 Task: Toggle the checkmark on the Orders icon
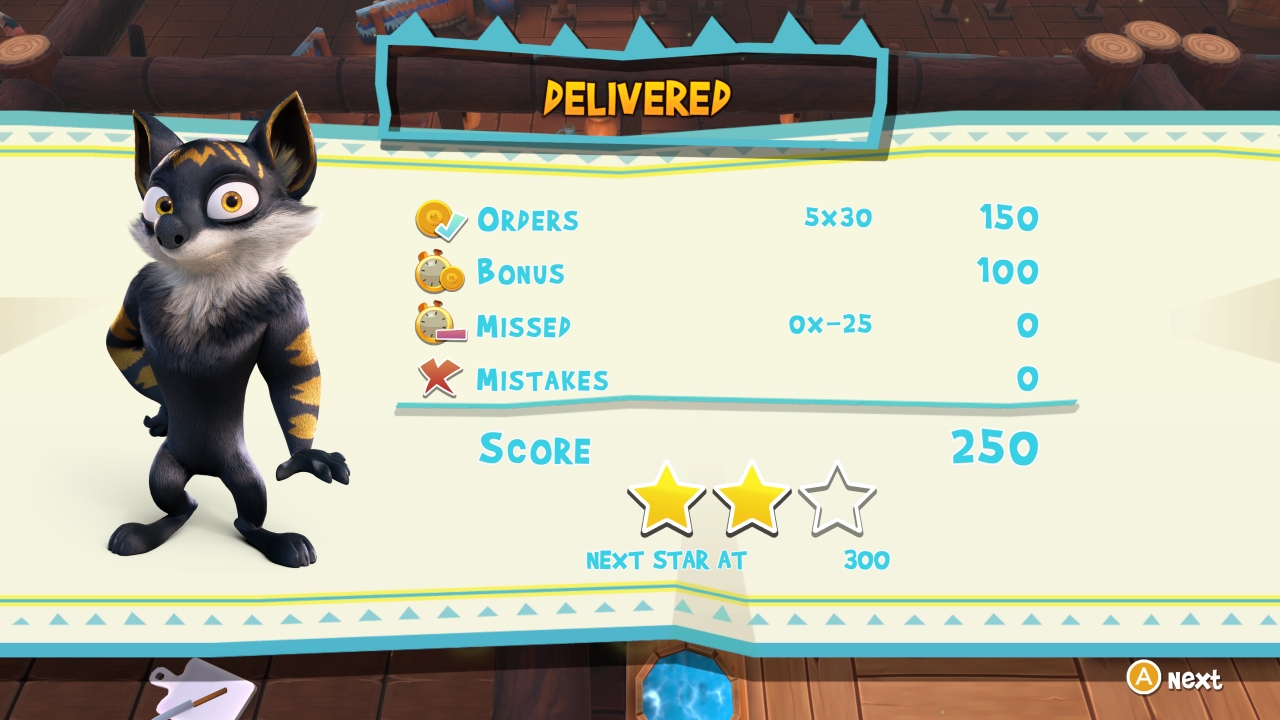[x=450, y=227]
